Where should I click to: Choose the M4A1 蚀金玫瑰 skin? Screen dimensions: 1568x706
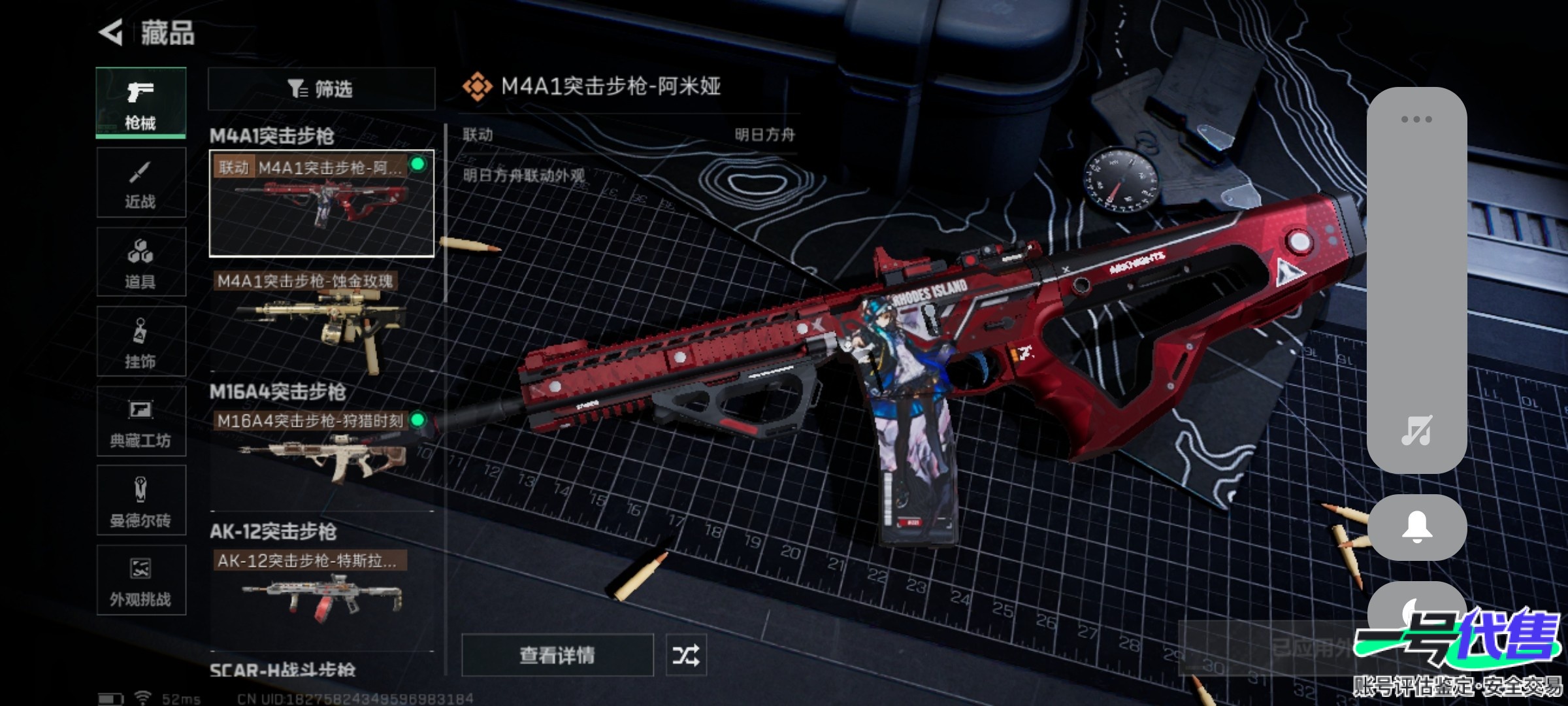[x=321, y=320]
